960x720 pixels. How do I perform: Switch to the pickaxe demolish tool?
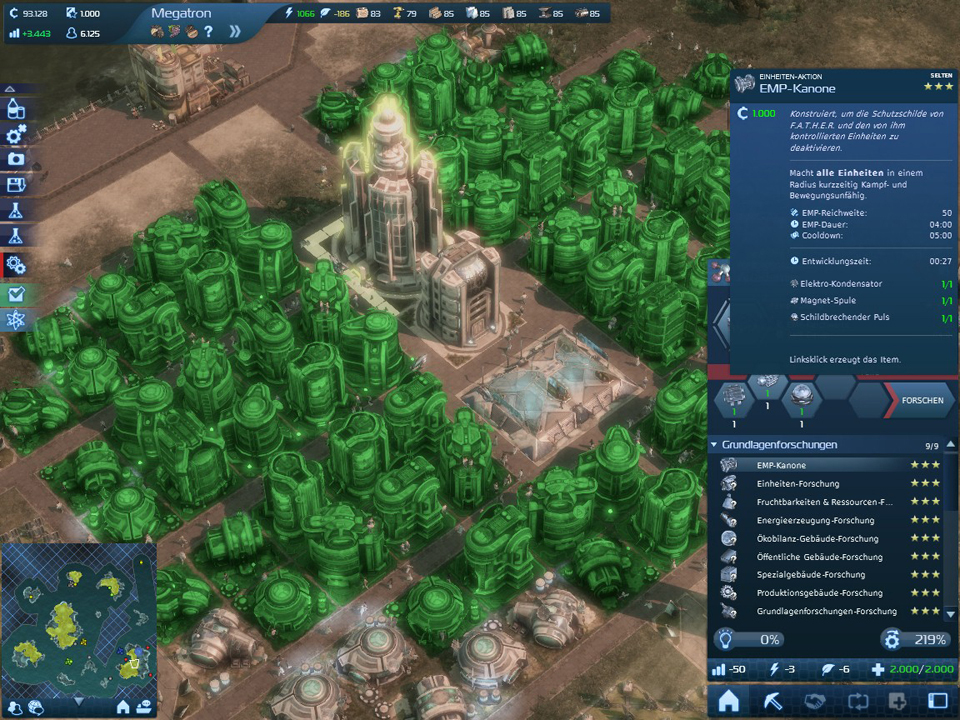click(x=772, y=701)
